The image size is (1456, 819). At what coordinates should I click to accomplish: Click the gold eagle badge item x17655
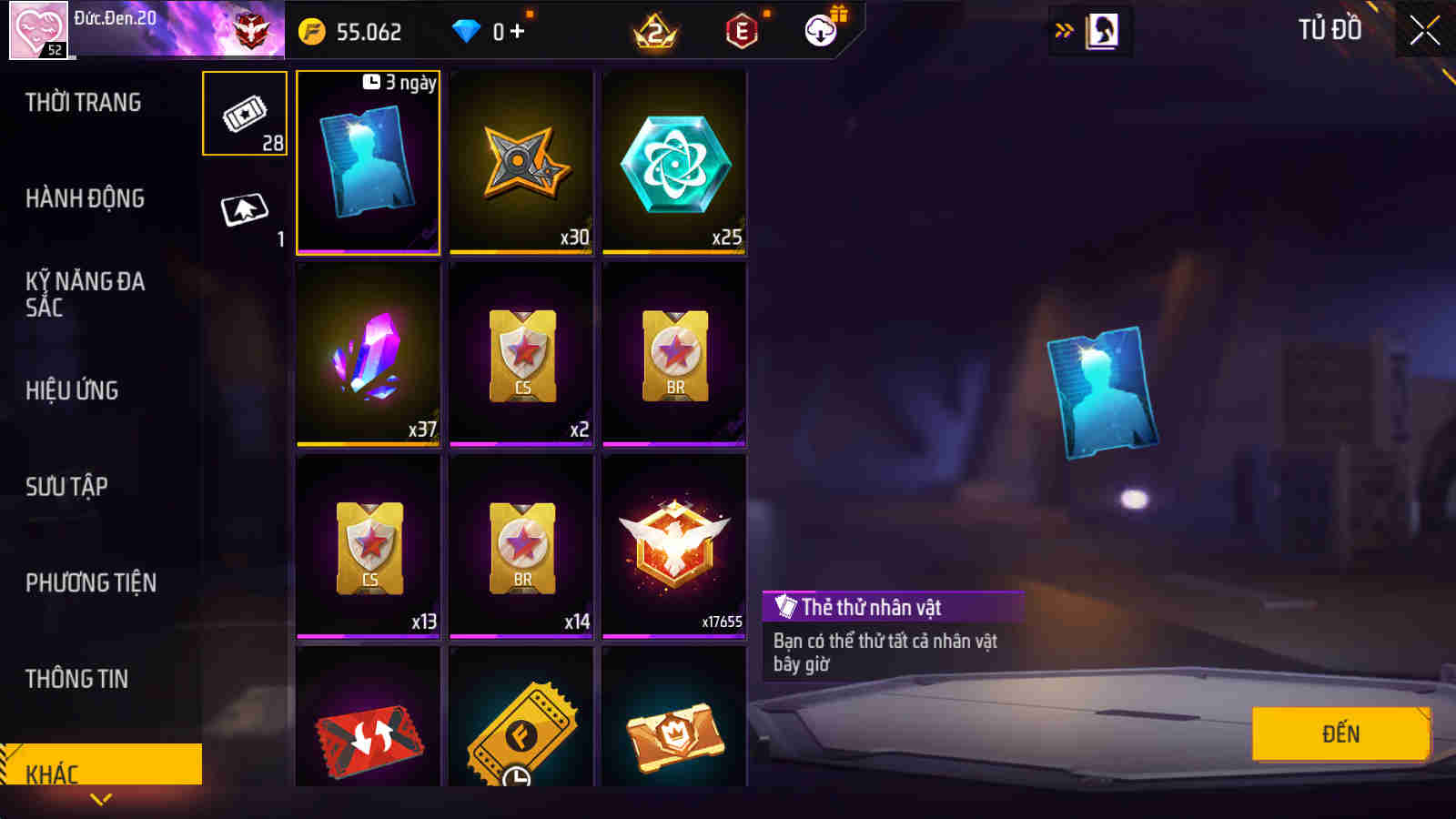[673, 546]
